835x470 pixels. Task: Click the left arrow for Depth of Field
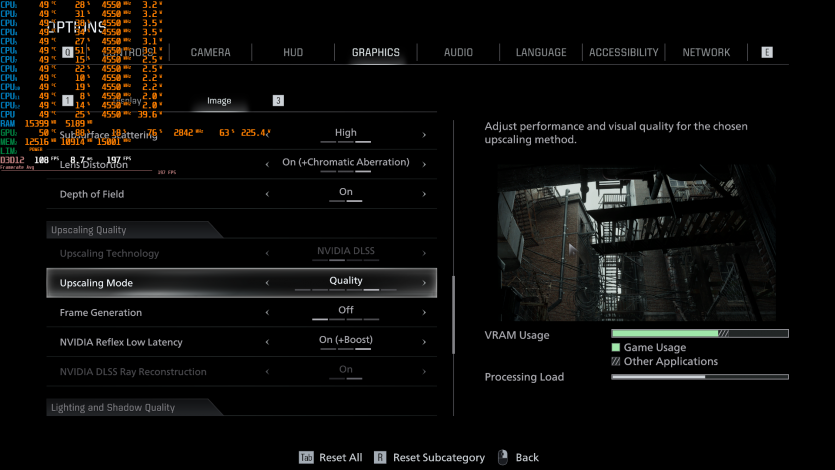[267, 194]
